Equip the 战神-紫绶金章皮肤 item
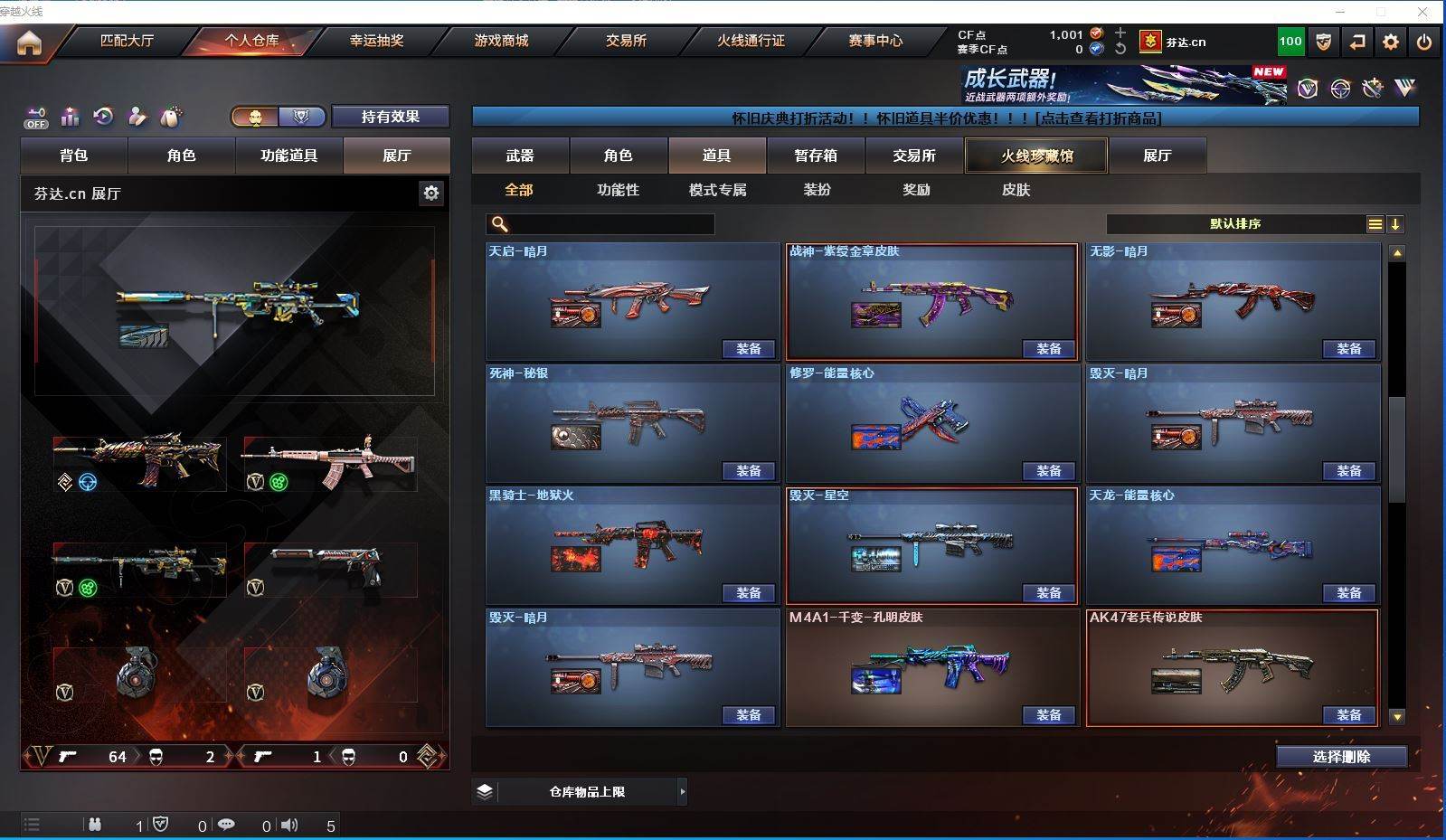1446x840 pixels. [x=1048, y=349]
